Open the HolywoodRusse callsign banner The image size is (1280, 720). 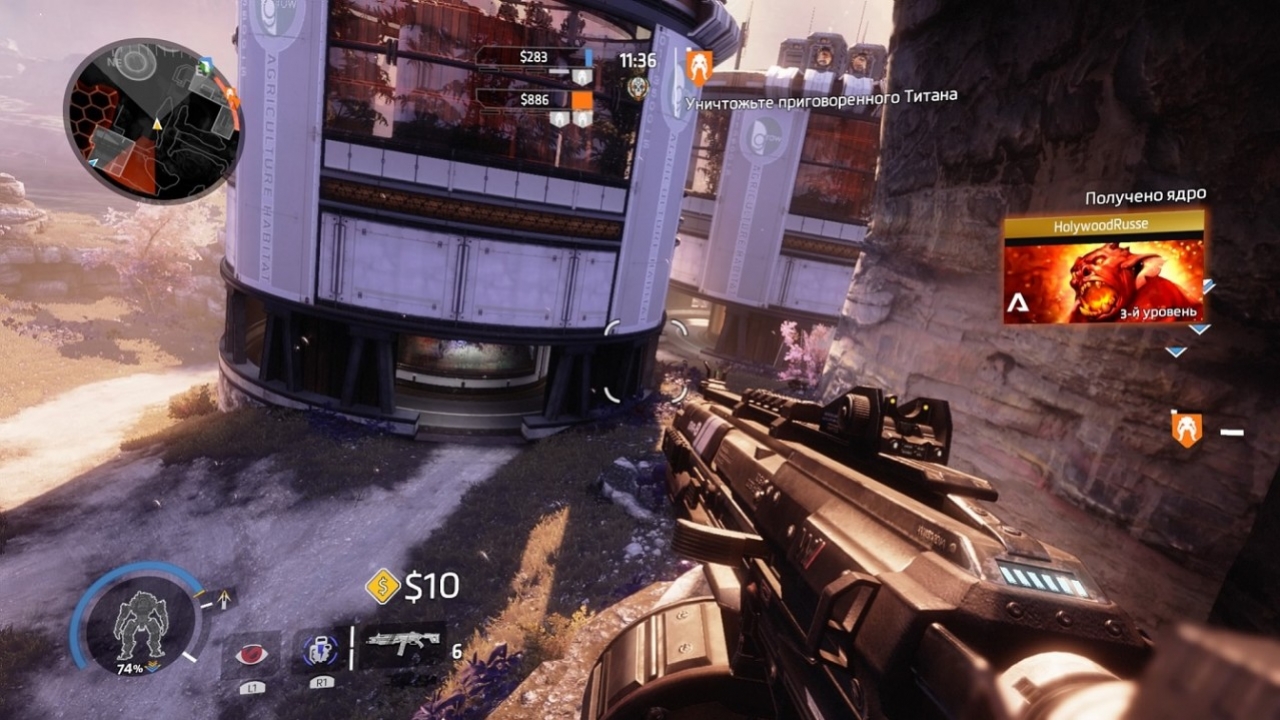pos(1103,268)
